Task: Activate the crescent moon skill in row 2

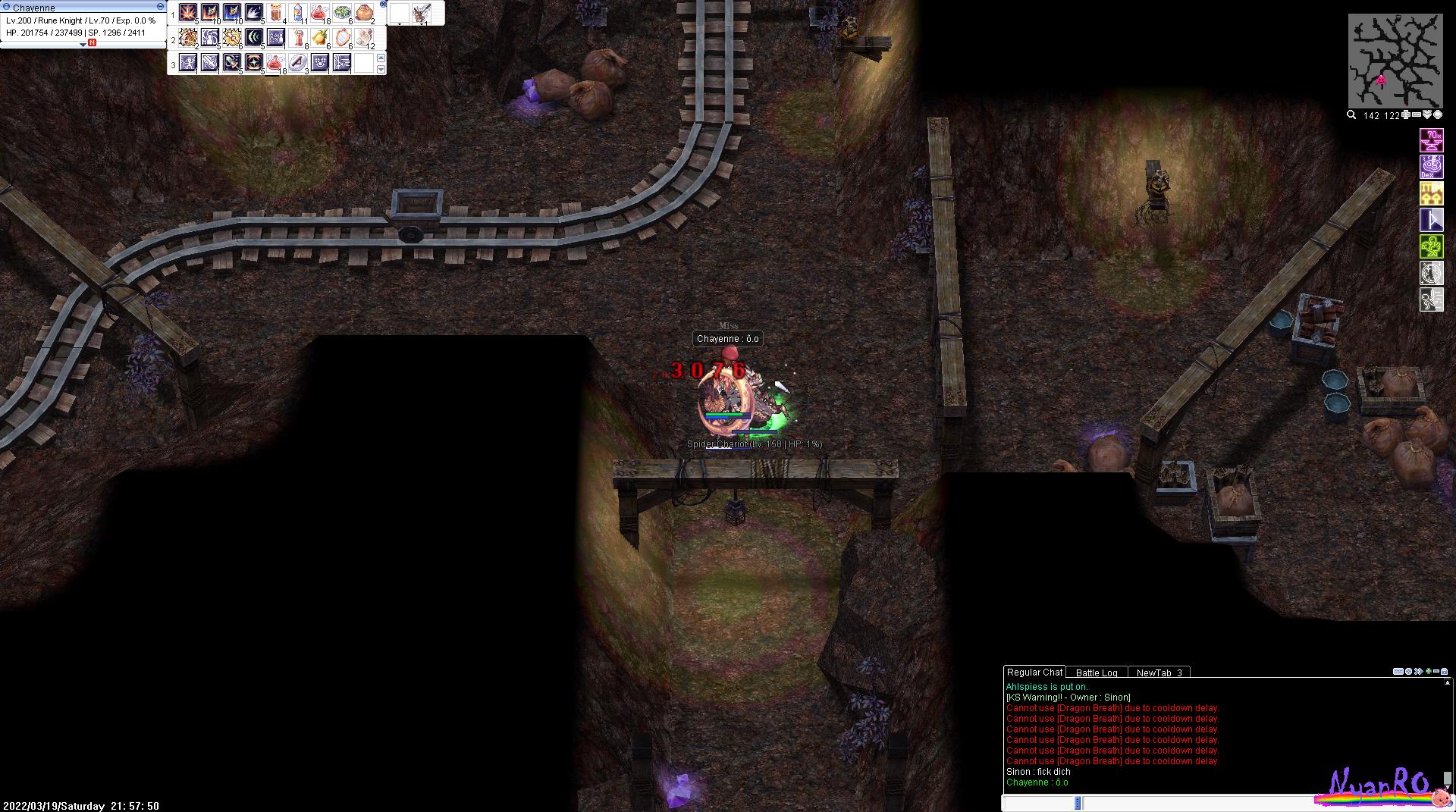Action: 254,38
